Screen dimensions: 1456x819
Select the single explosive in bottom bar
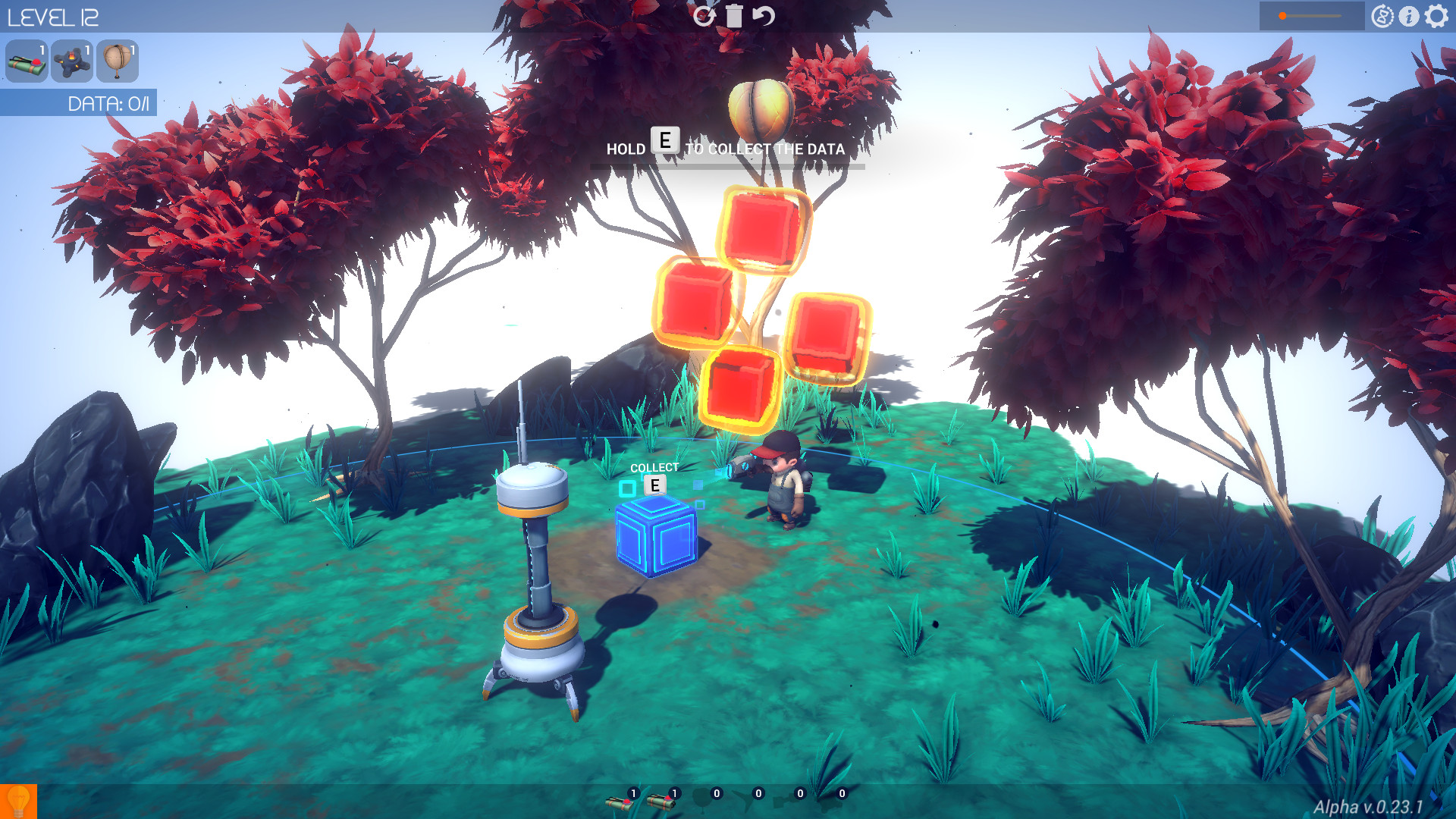pos(621,801)
